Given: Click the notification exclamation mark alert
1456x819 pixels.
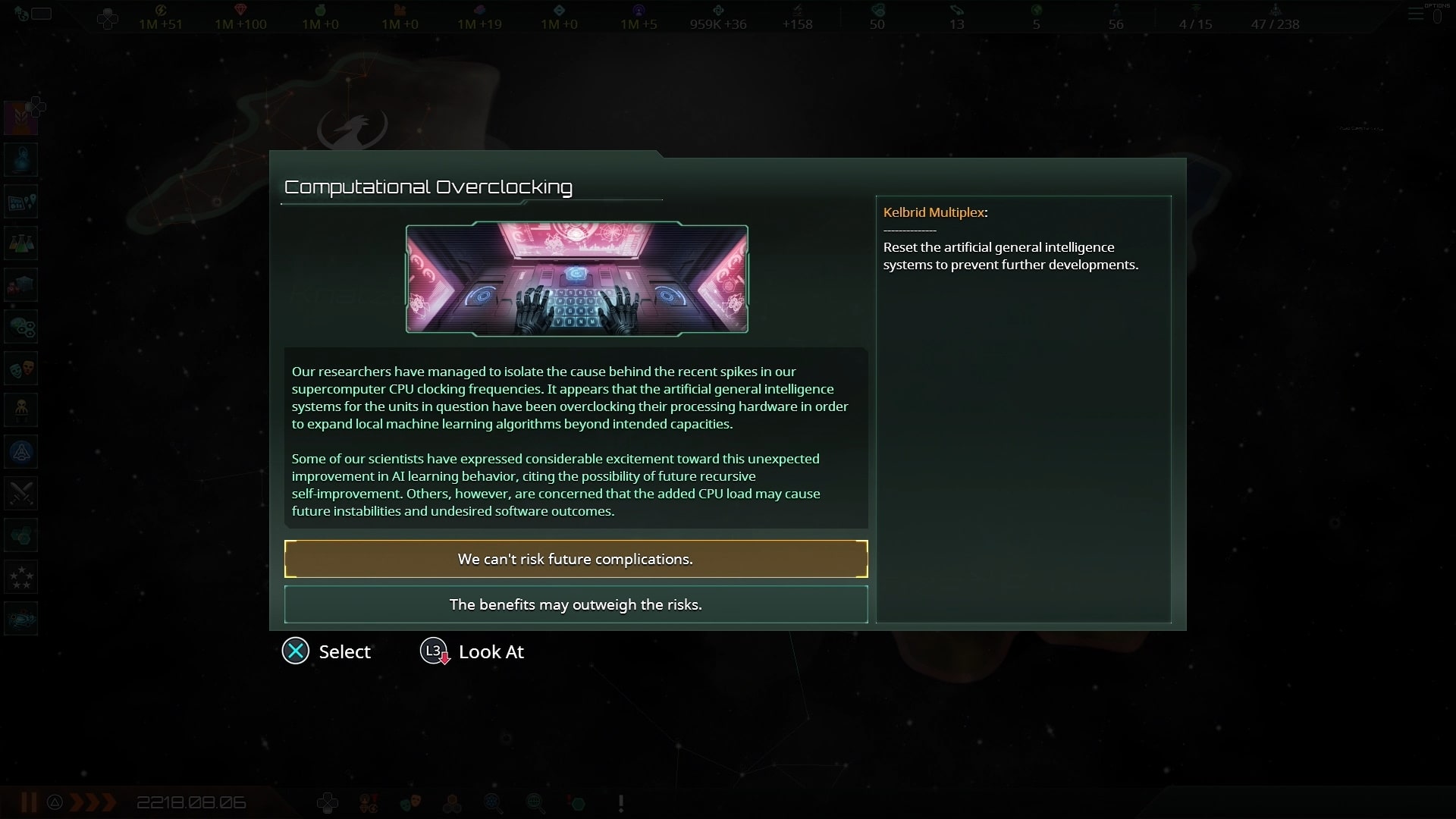Looking at the screenshot, I should click(620, 802).
